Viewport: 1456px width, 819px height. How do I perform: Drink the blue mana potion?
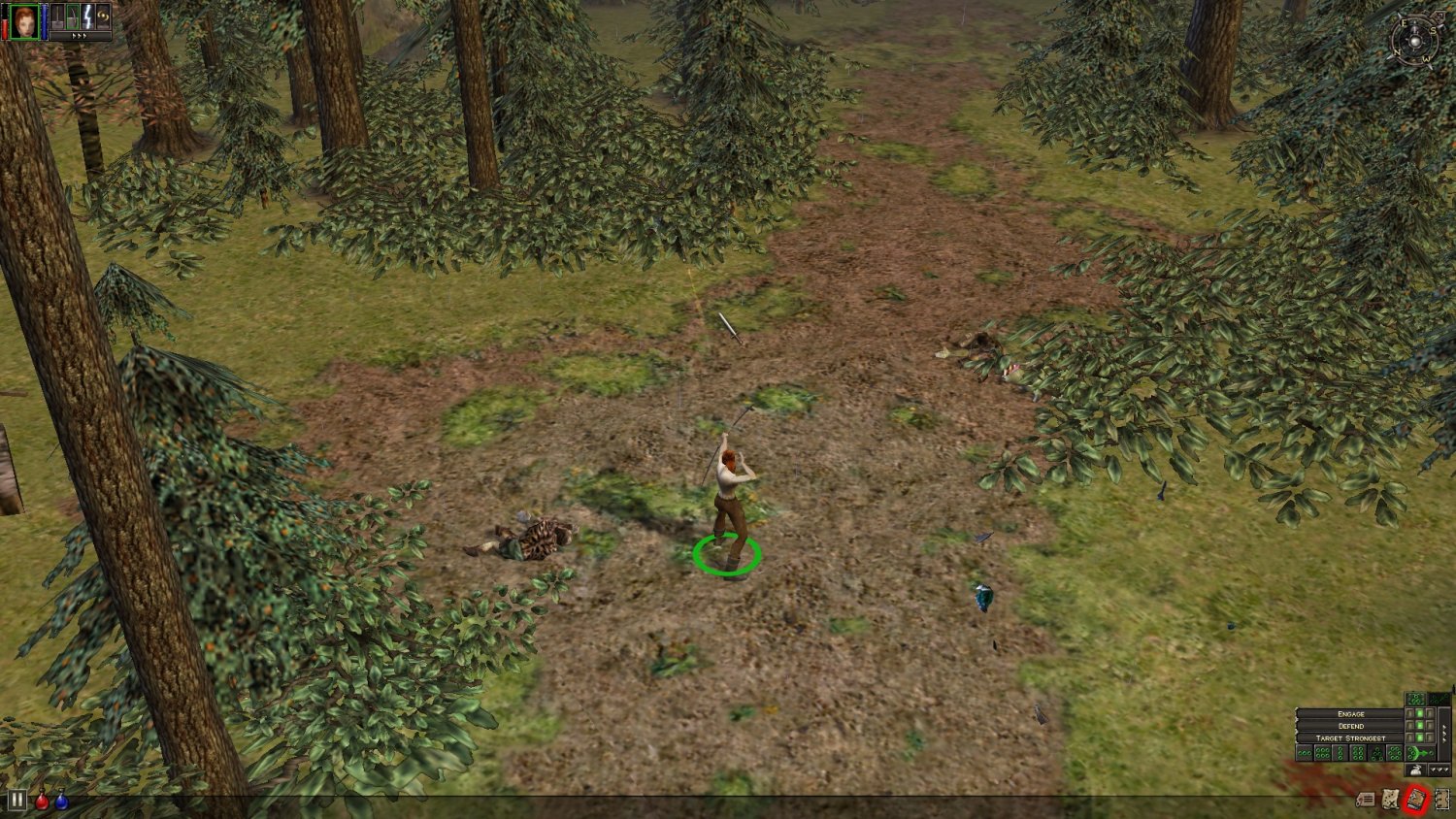pos(61,802)
